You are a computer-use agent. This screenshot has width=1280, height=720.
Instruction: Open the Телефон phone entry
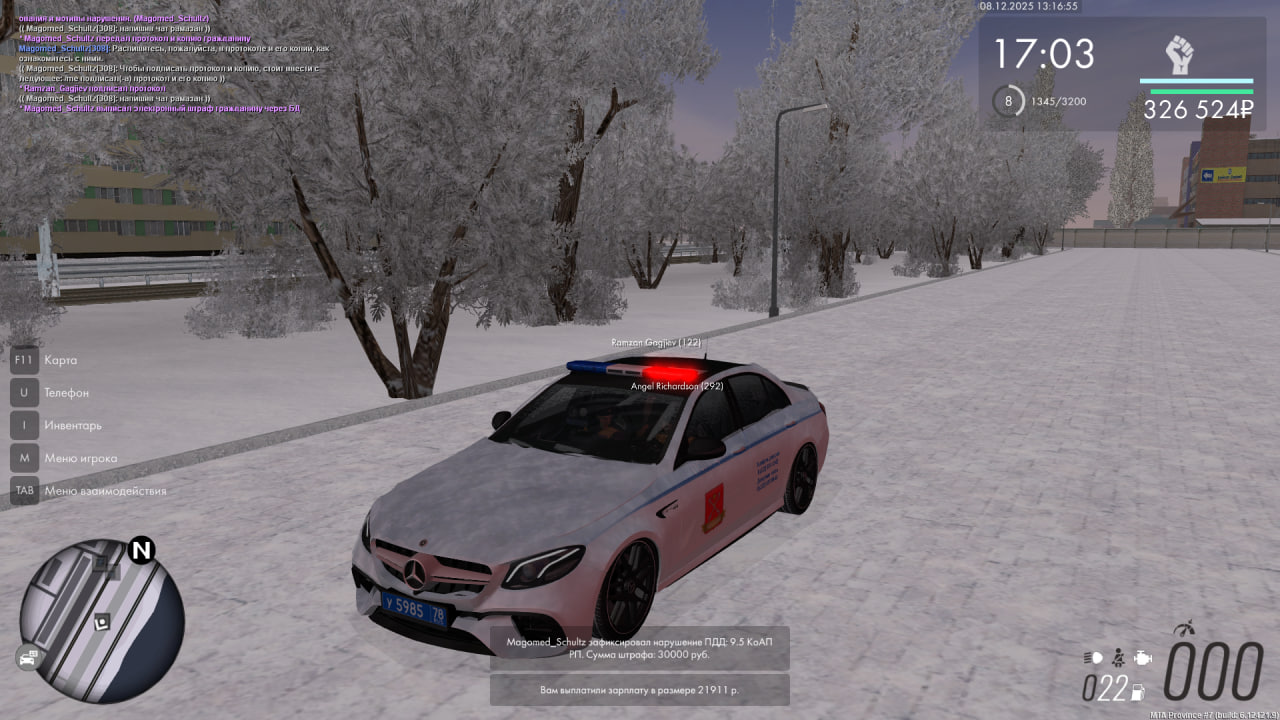coord(66,393)
